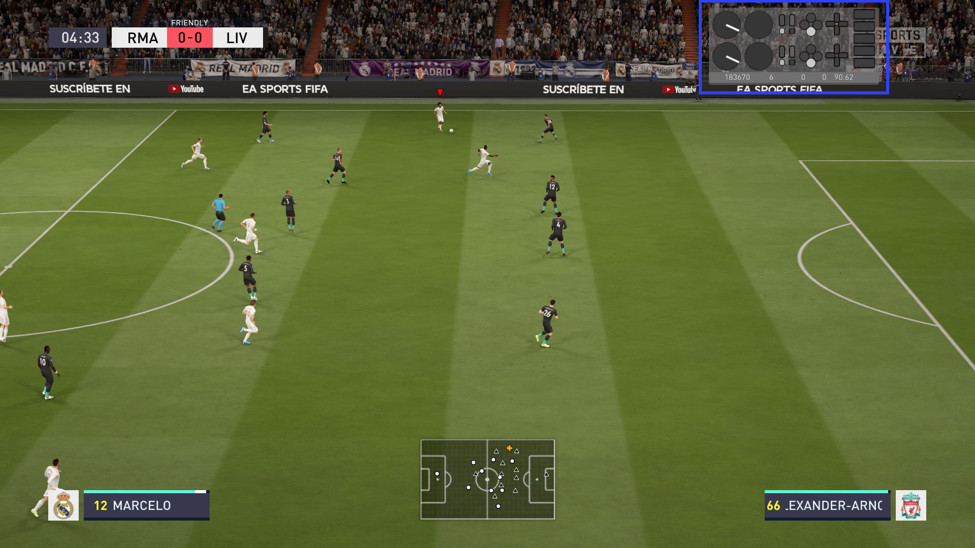Select the Marcelo player name panel
Image resolution: width=975 pixels, height=548 pixels.
click(x=146, y=505)
